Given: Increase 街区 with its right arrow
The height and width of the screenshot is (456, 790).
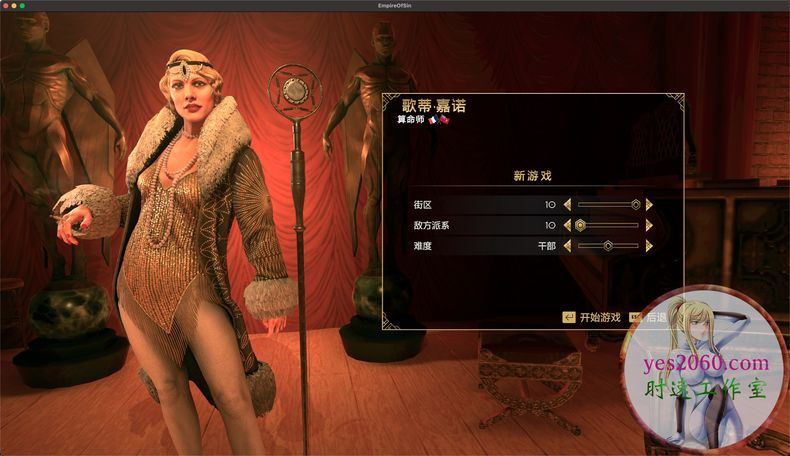Looking at the screenshot, I should pos(649,204).
